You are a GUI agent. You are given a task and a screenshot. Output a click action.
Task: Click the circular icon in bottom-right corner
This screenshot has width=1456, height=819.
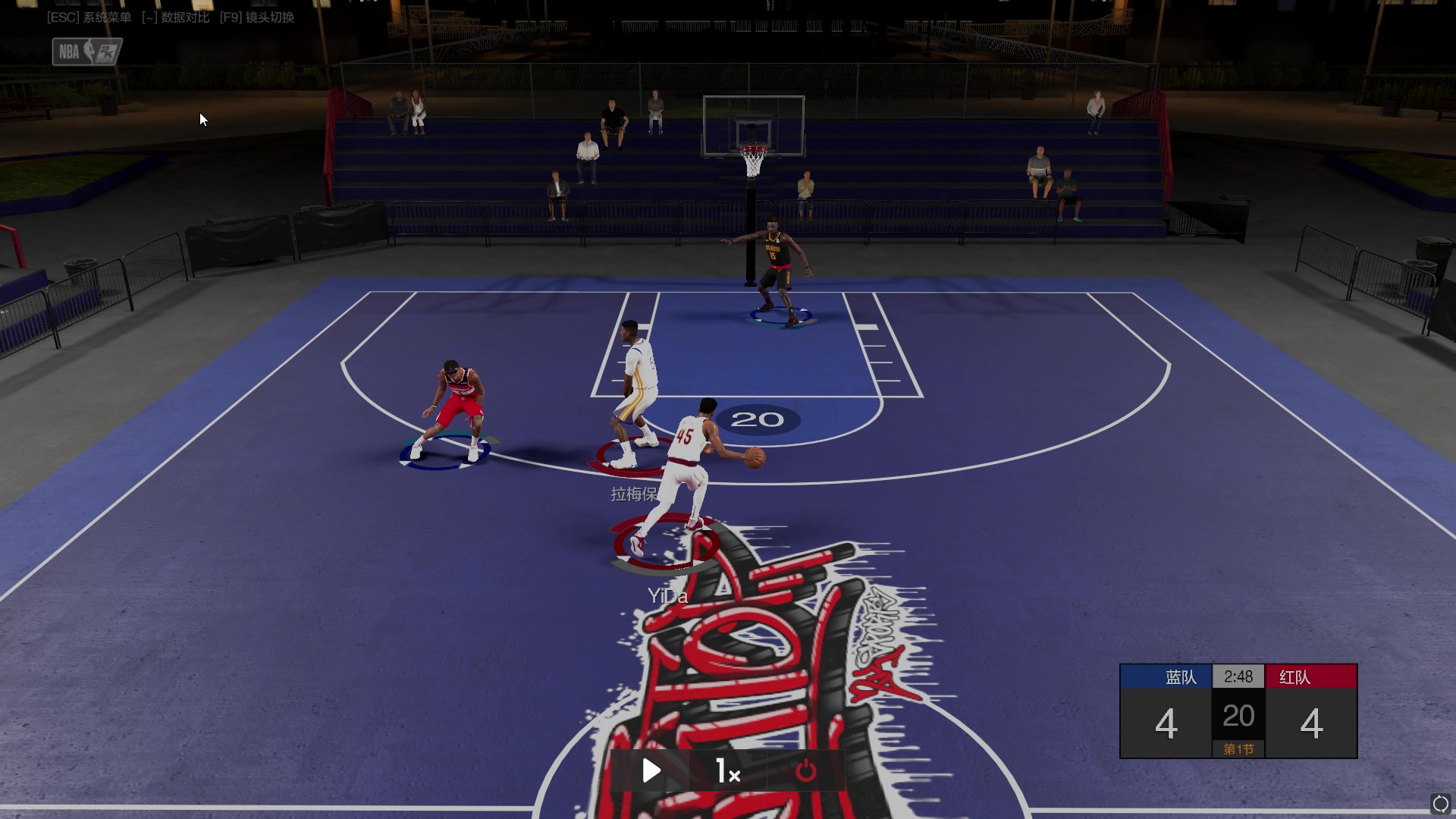(x=1440, y=804)
